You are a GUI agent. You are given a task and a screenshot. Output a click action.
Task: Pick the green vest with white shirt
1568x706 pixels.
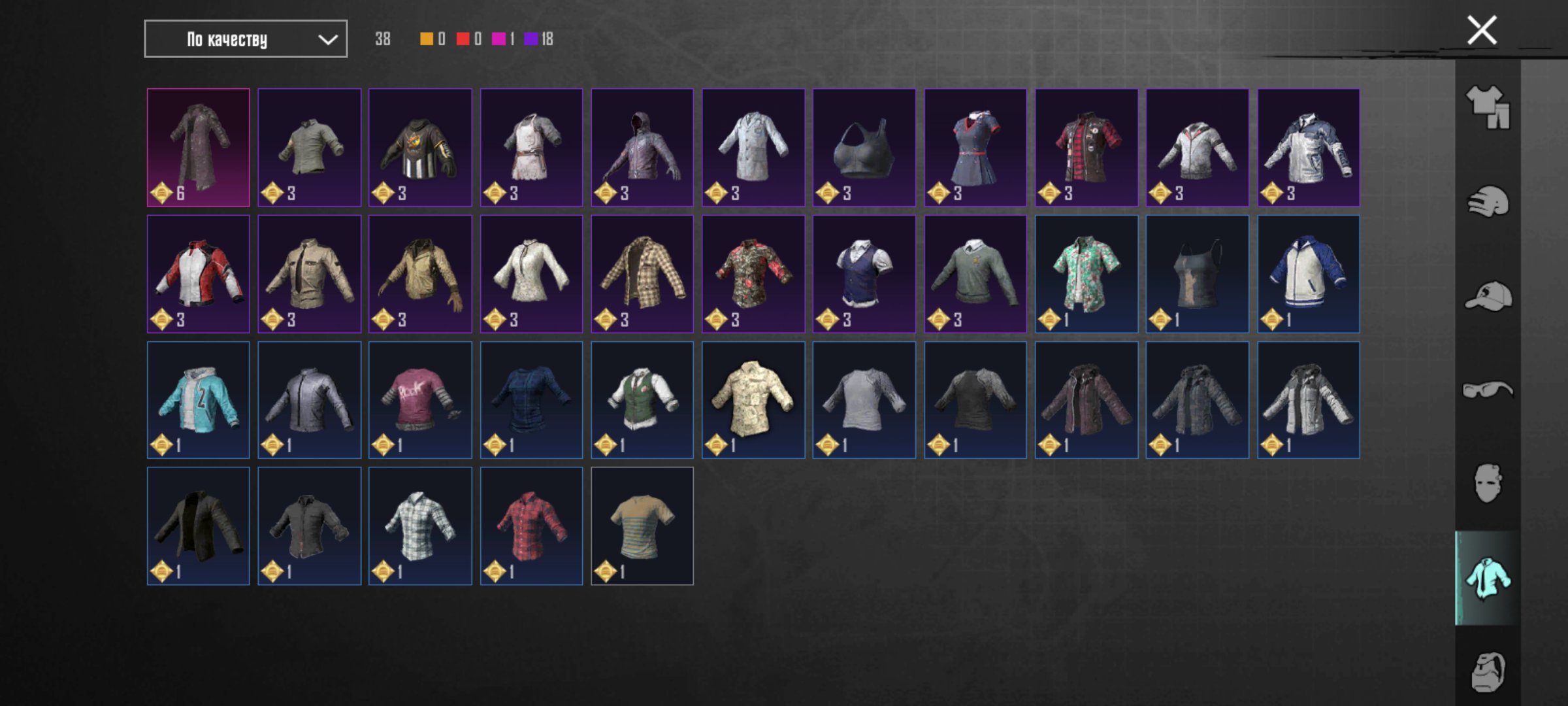coord(642,399)
